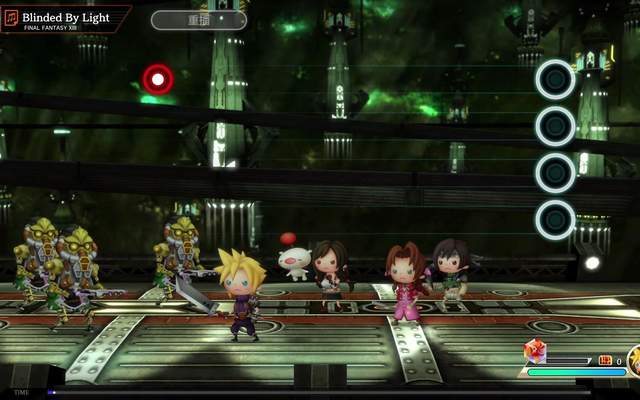Click the summon crystal icon

535,352
